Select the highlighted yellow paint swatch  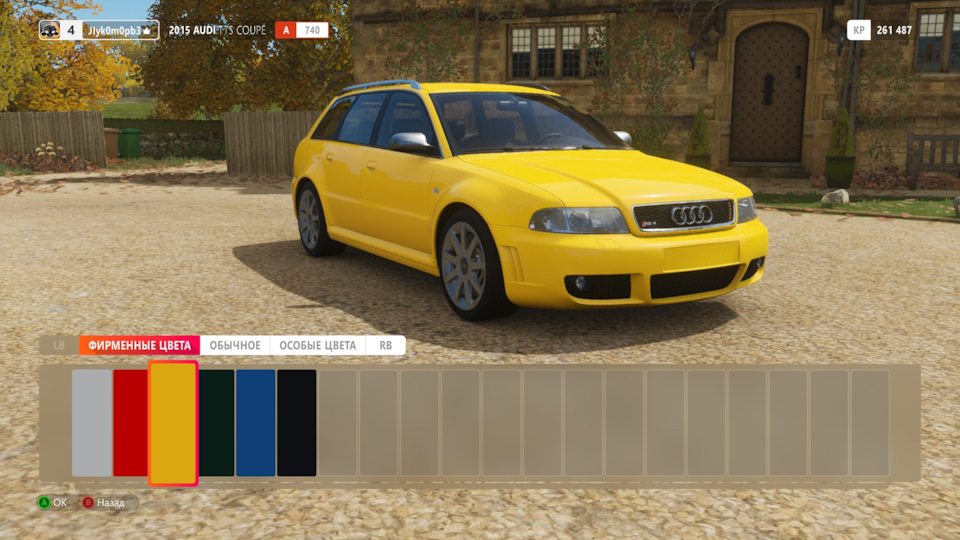tap(173, 423)
